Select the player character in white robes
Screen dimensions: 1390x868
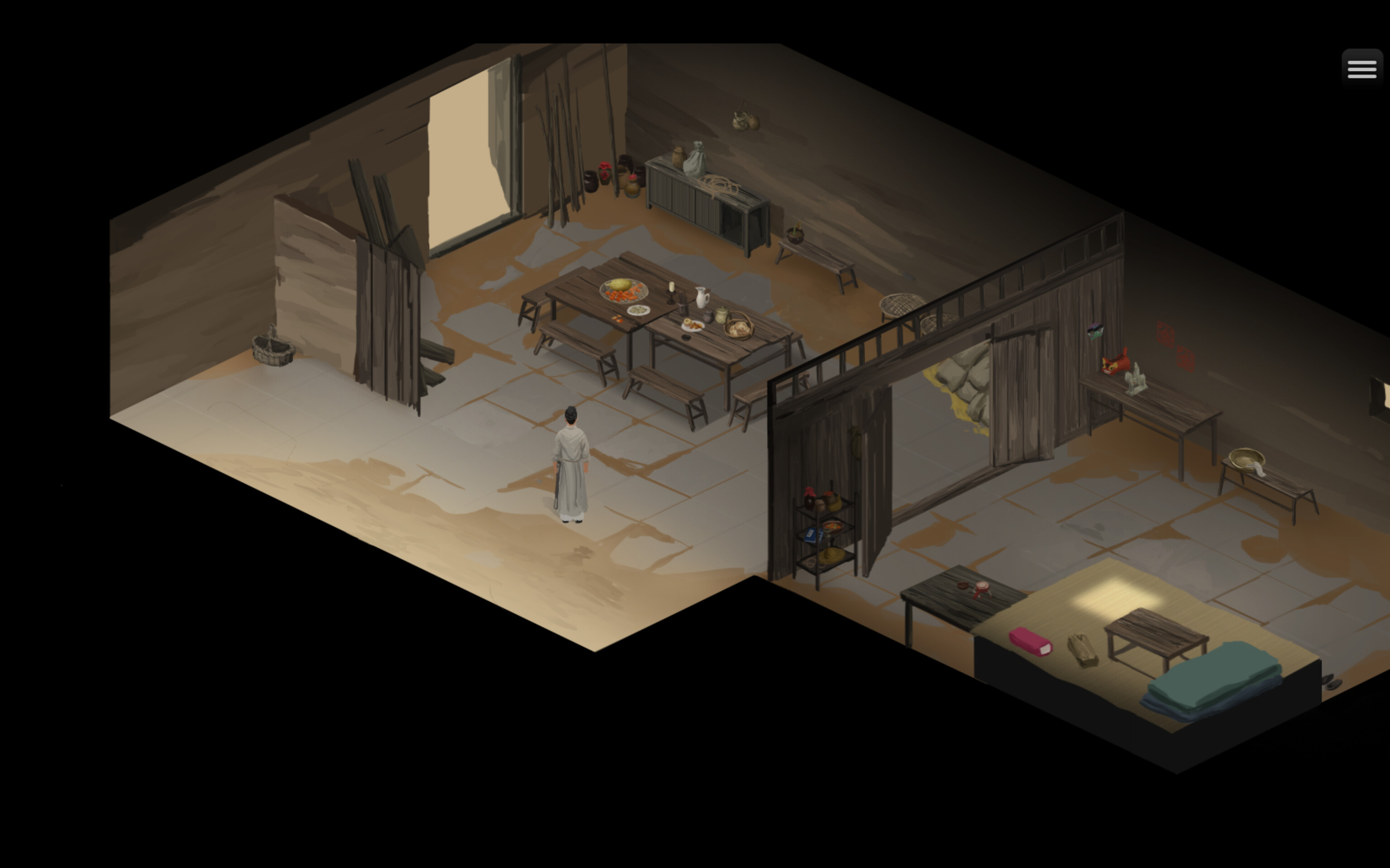click(570, 465)
